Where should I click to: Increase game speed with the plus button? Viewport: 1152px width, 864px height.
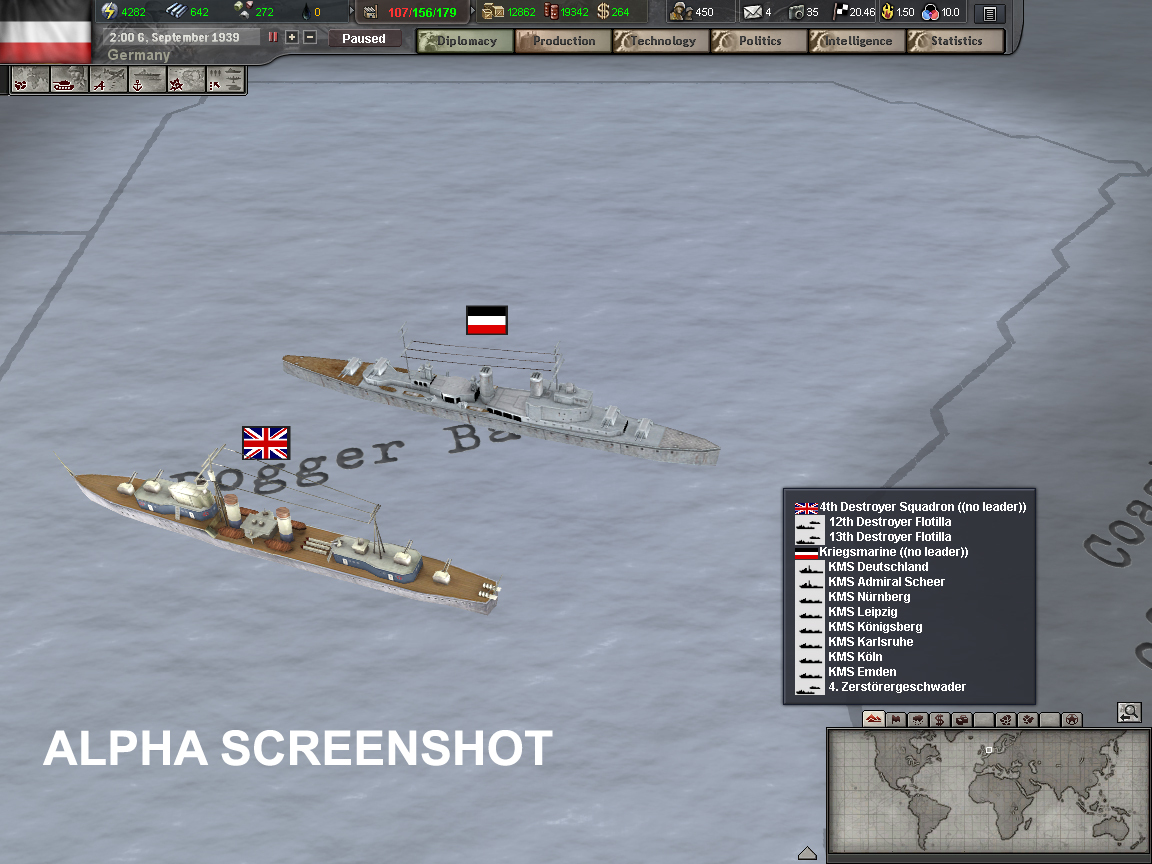click(292, 37)
